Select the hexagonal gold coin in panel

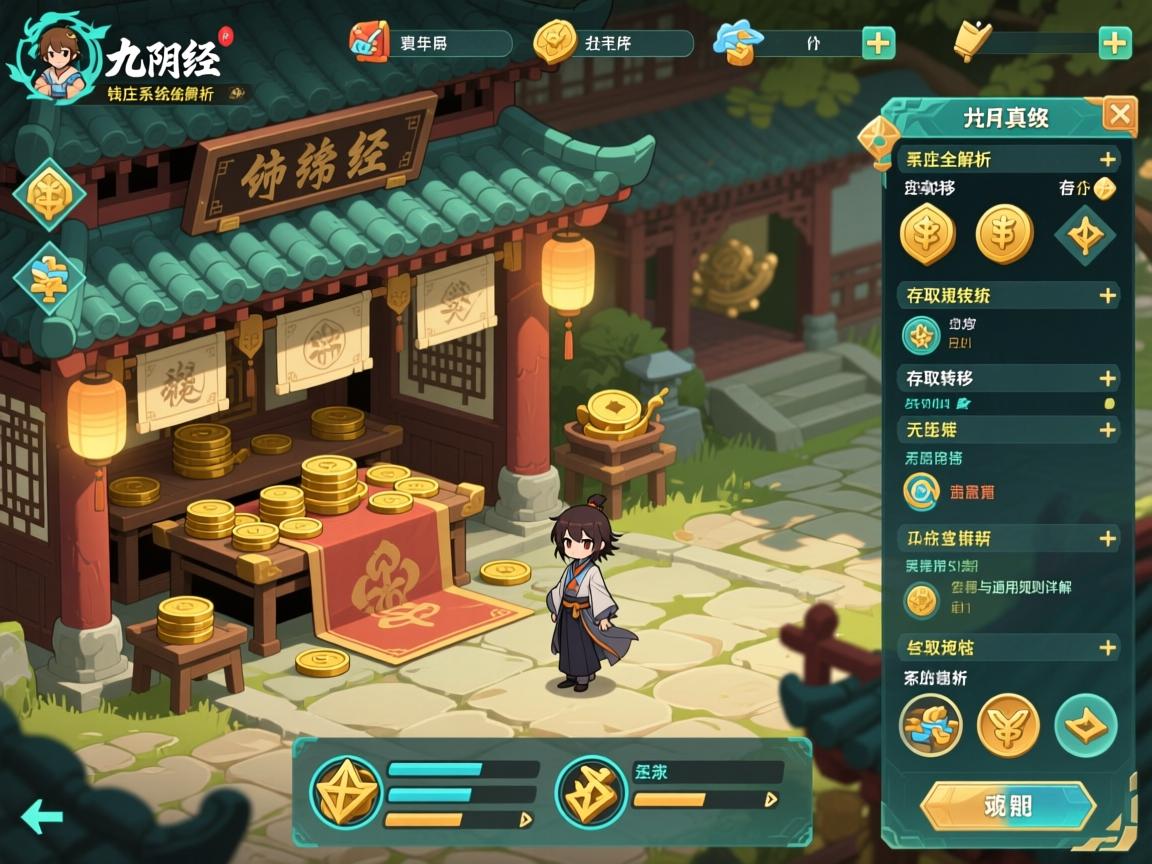pyautogui.click(x=927, y=234)
